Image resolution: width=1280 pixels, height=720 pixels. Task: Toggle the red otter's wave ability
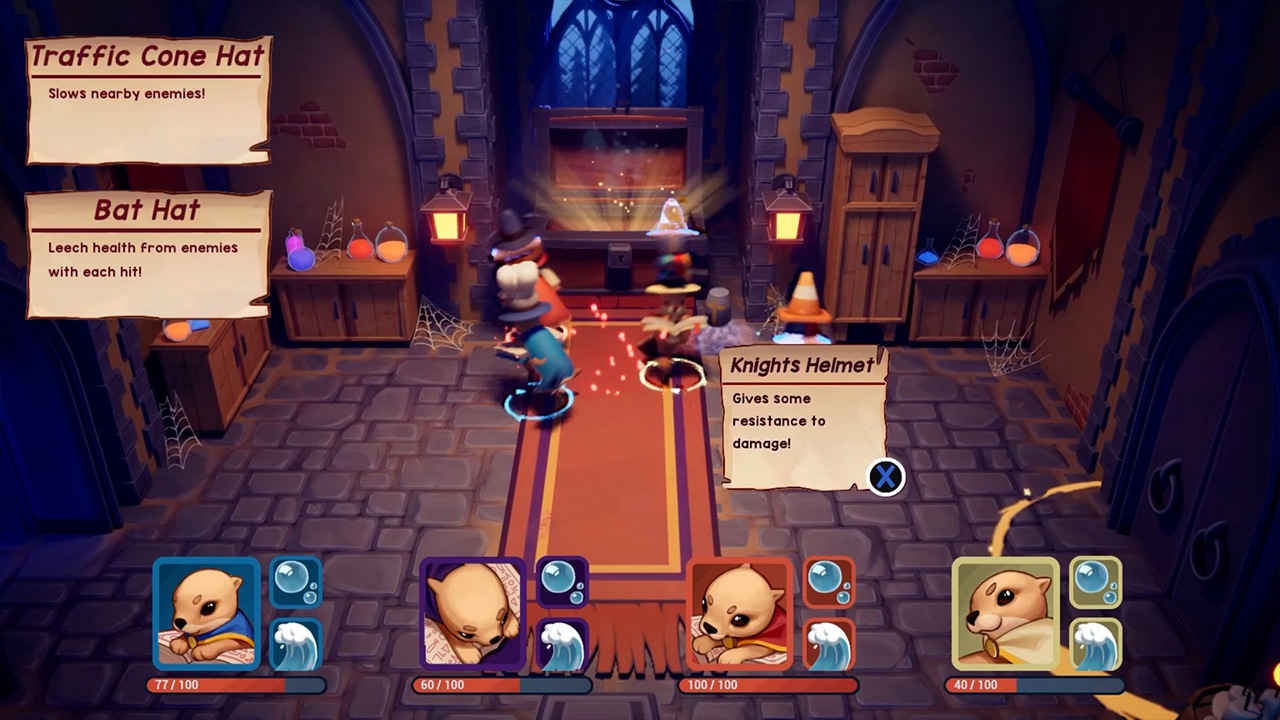point(830,644)
